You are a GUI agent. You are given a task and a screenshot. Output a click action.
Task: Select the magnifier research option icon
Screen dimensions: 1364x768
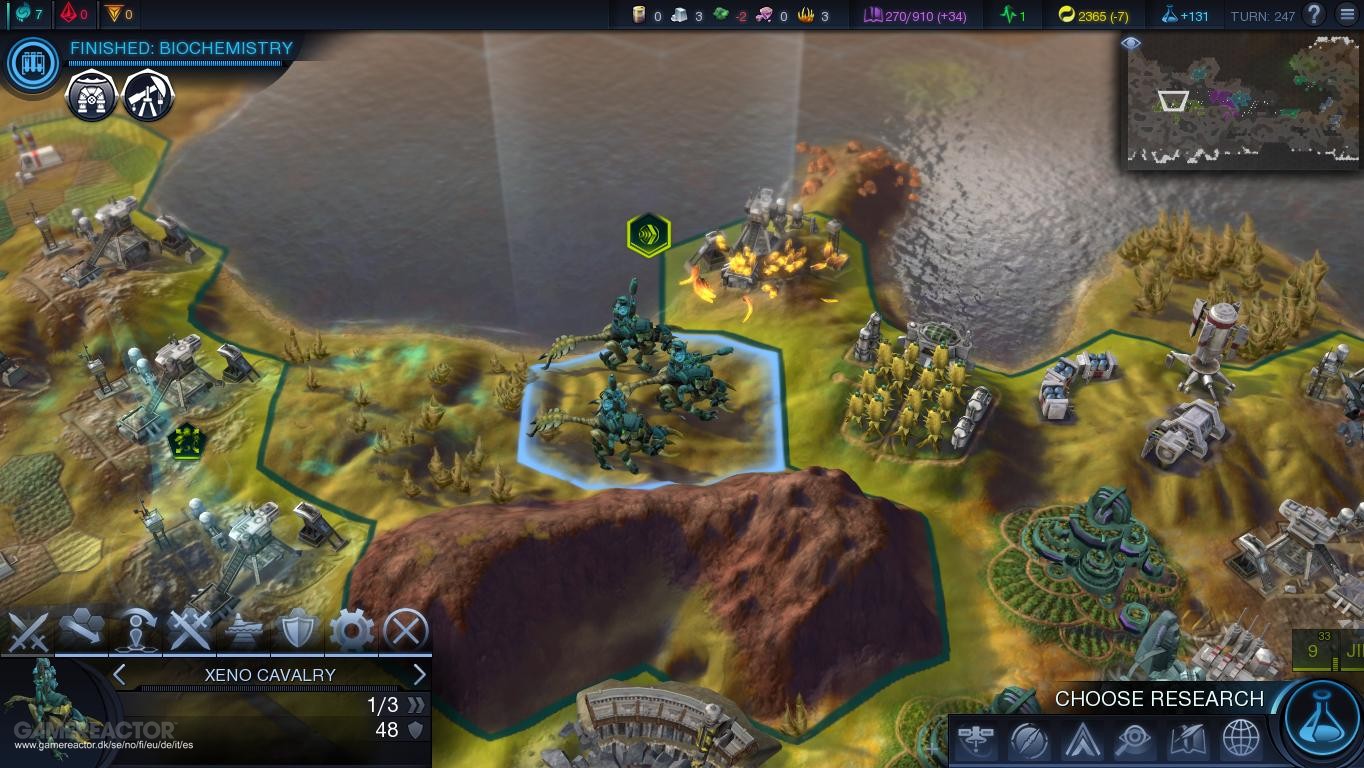click(x=1133, y=741)
